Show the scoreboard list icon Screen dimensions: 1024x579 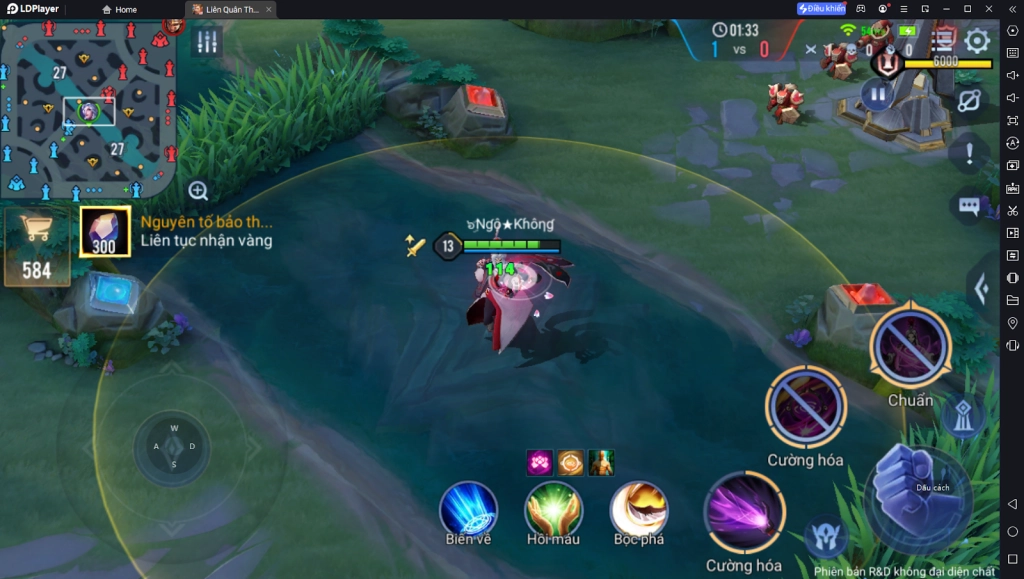943,39
